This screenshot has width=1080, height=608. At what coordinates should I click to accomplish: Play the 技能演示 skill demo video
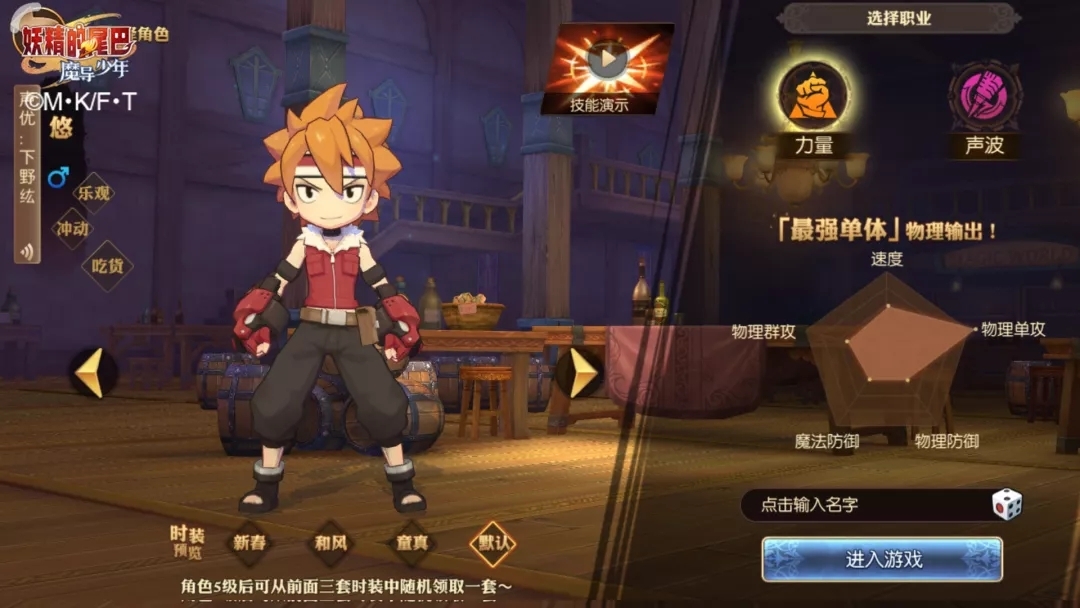pos(607,61)
